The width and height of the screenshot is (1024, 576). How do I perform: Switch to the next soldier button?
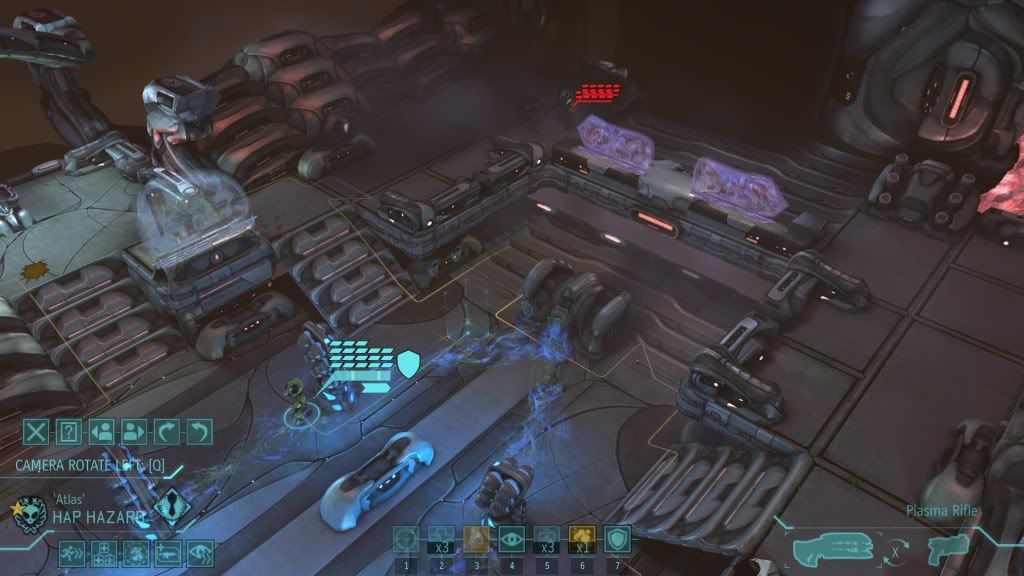134,432
